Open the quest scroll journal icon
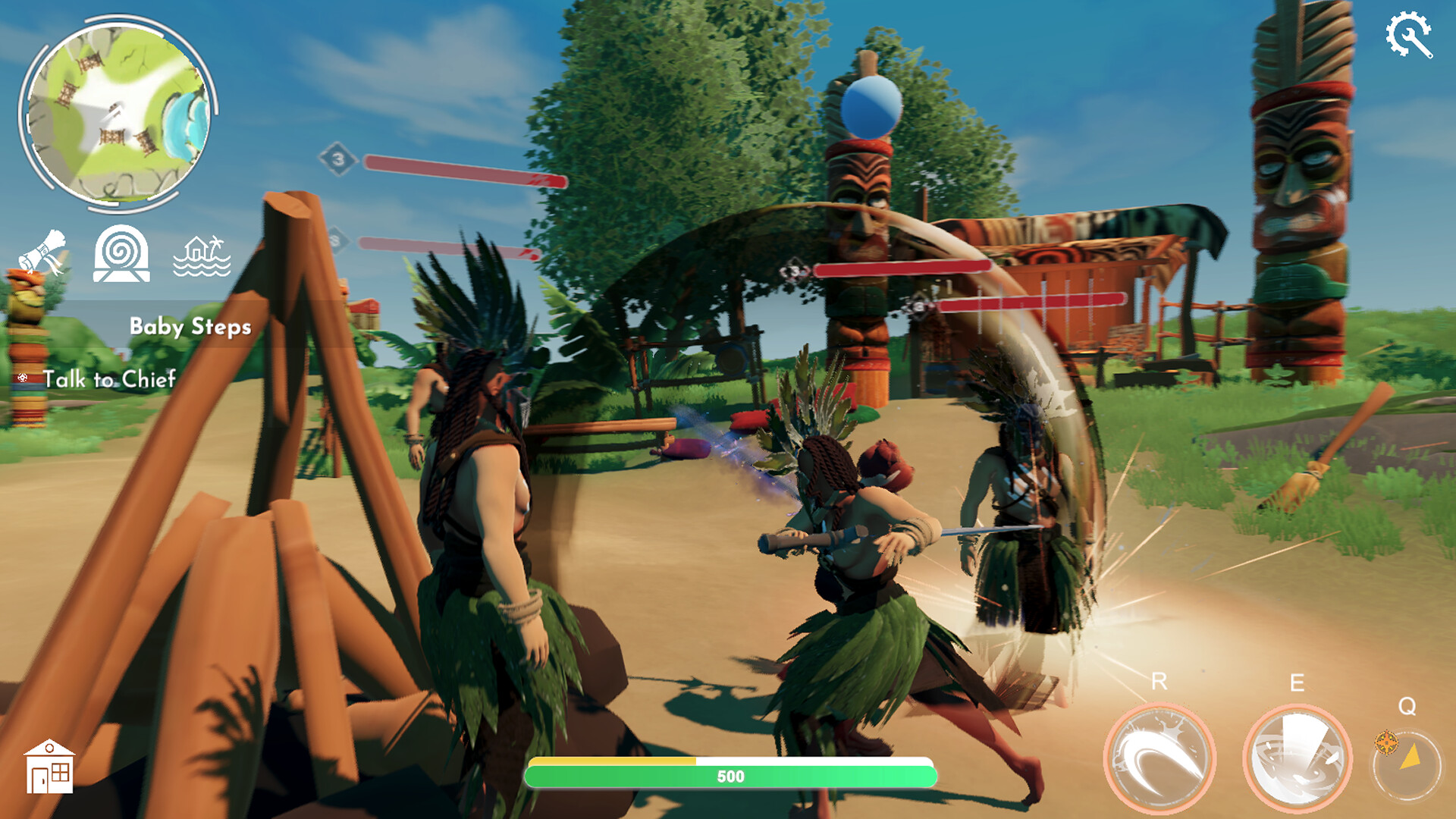Image resolution: width=1456 pixels, height=819 pixels. [x=42, y=249]
